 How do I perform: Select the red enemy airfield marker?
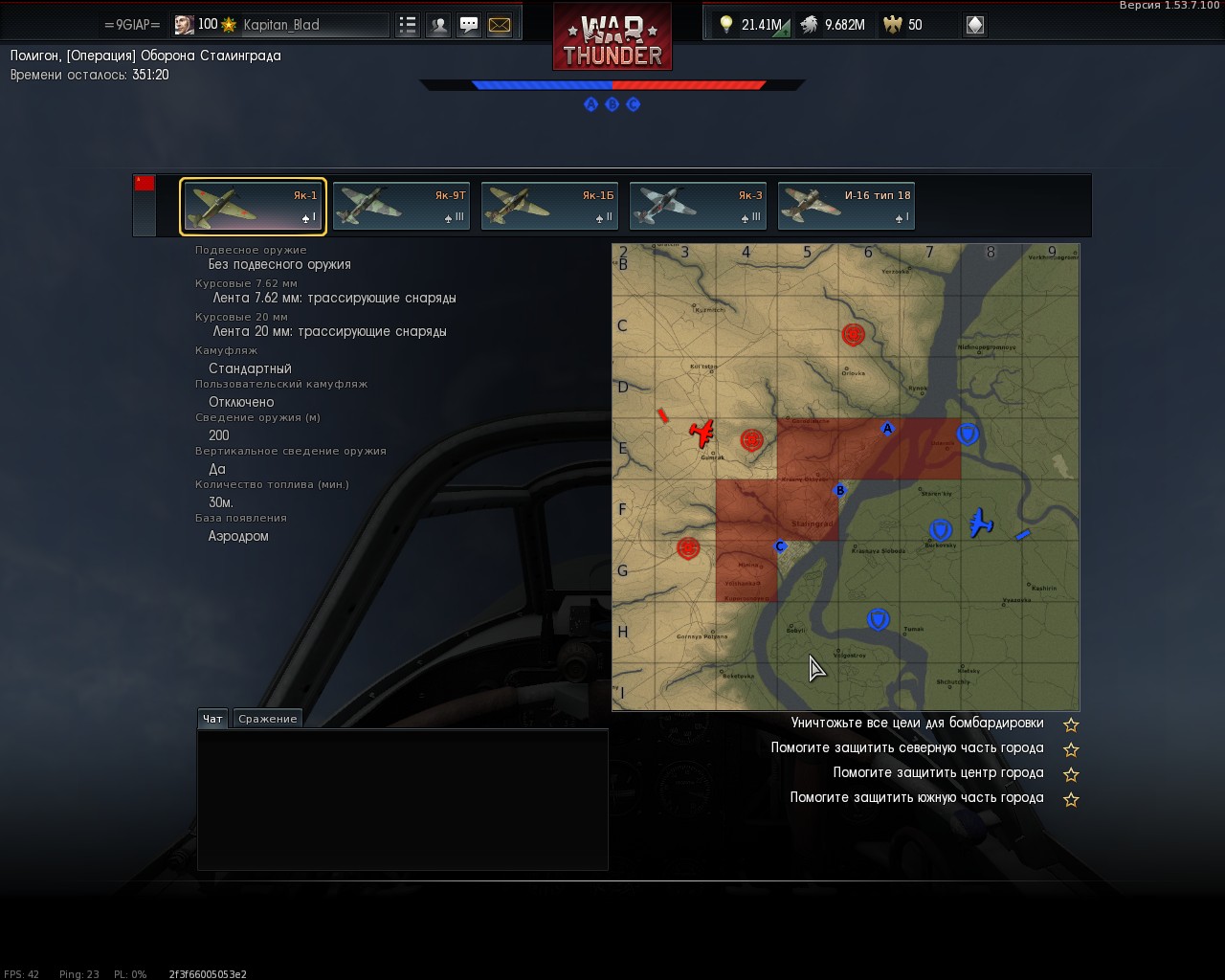[702, 433]
